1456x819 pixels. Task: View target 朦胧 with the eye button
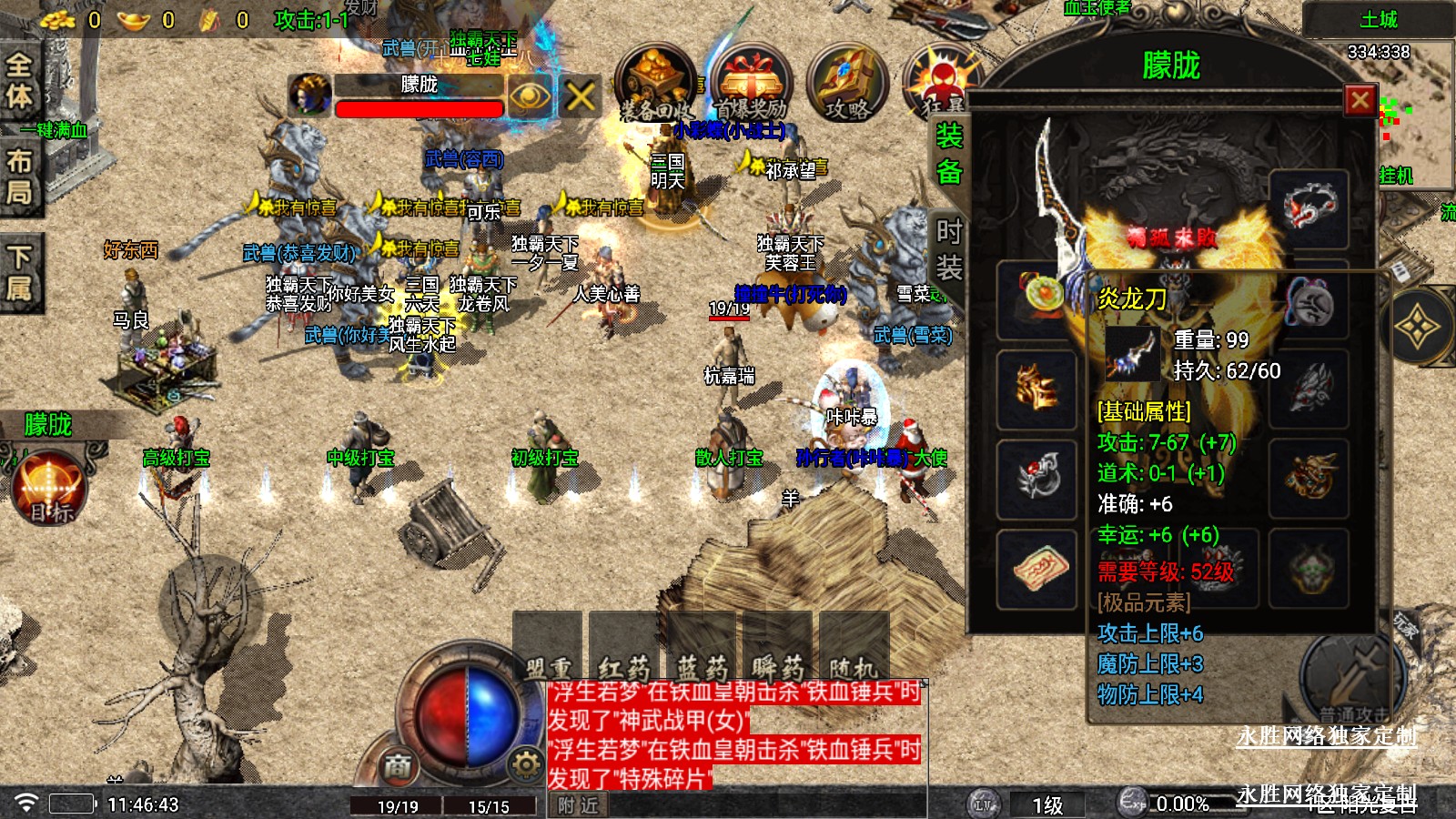pyautogui.click(x=531, y=95)
